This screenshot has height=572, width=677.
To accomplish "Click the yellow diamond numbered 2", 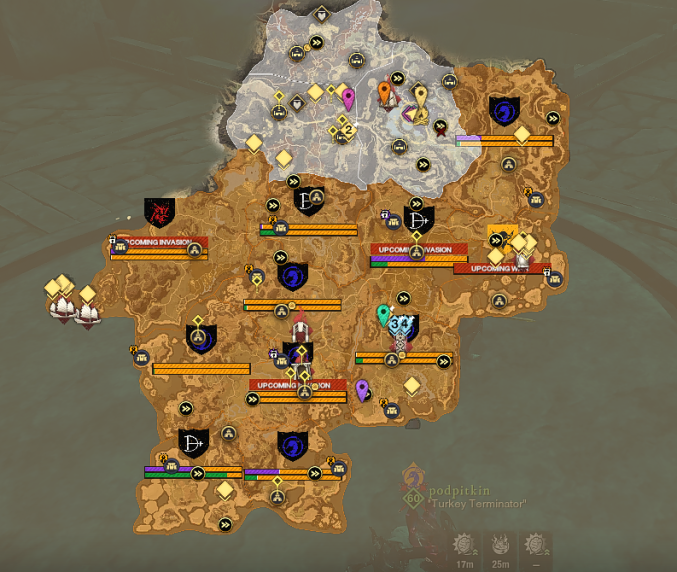I will (347, 127).
